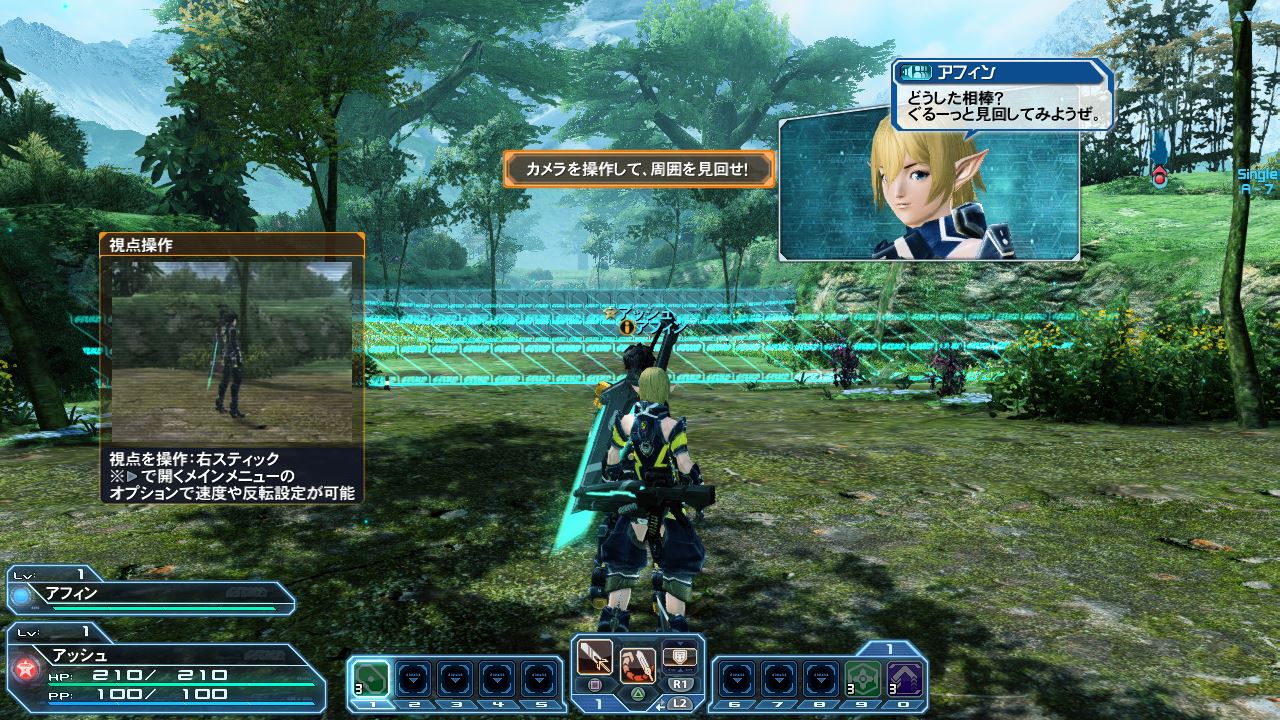Image resolution: width=1280 pixels, height=720 pixels.
Task: Click the アッシュ player status panel
Action: [x=165, y=670]
